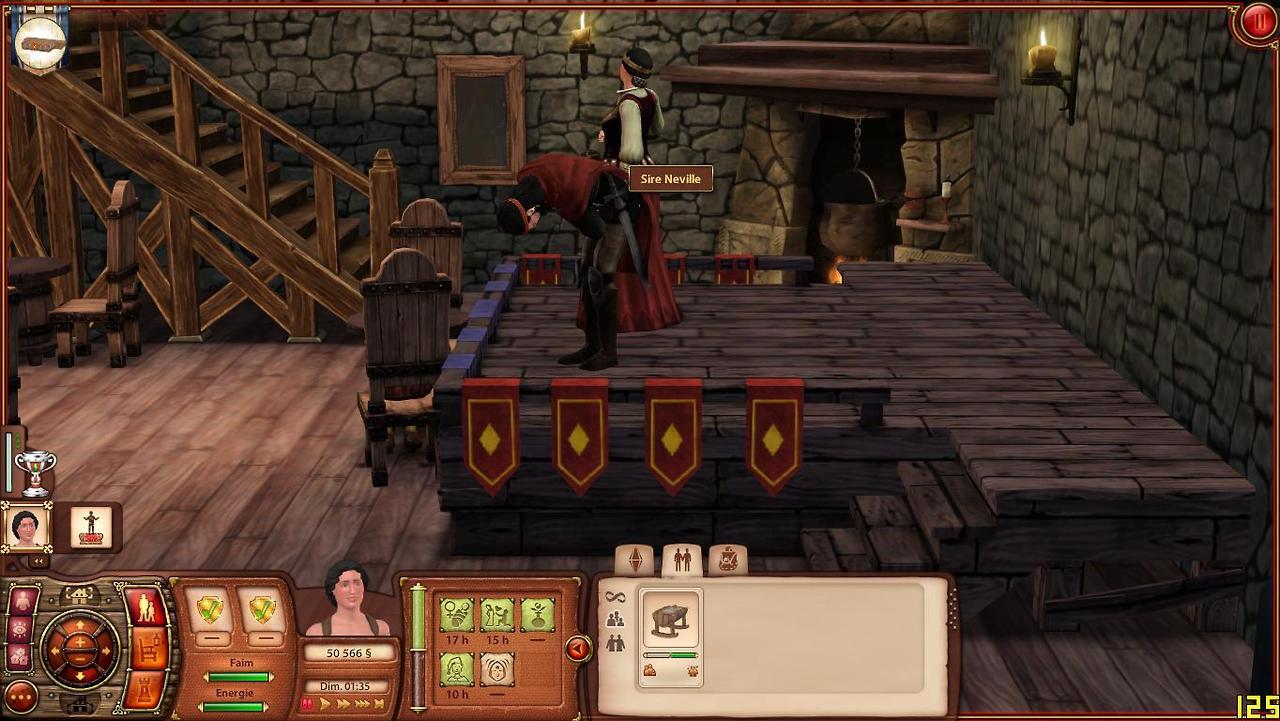Select the 17 h buff icon
The height and width of the screenshot is (721, 1280).
click(457, 613)
